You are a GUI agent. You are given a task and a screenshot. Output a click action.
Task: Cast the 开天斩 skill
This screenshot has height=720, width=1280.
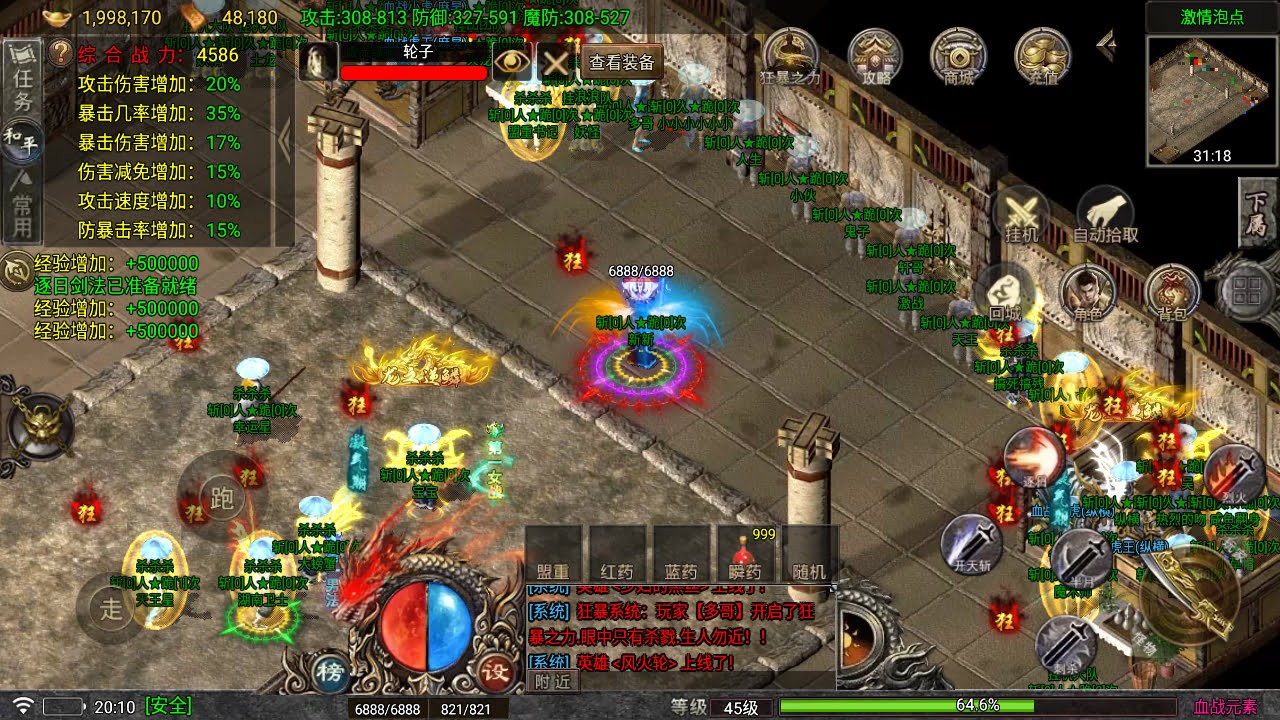(x=971, y=545)
